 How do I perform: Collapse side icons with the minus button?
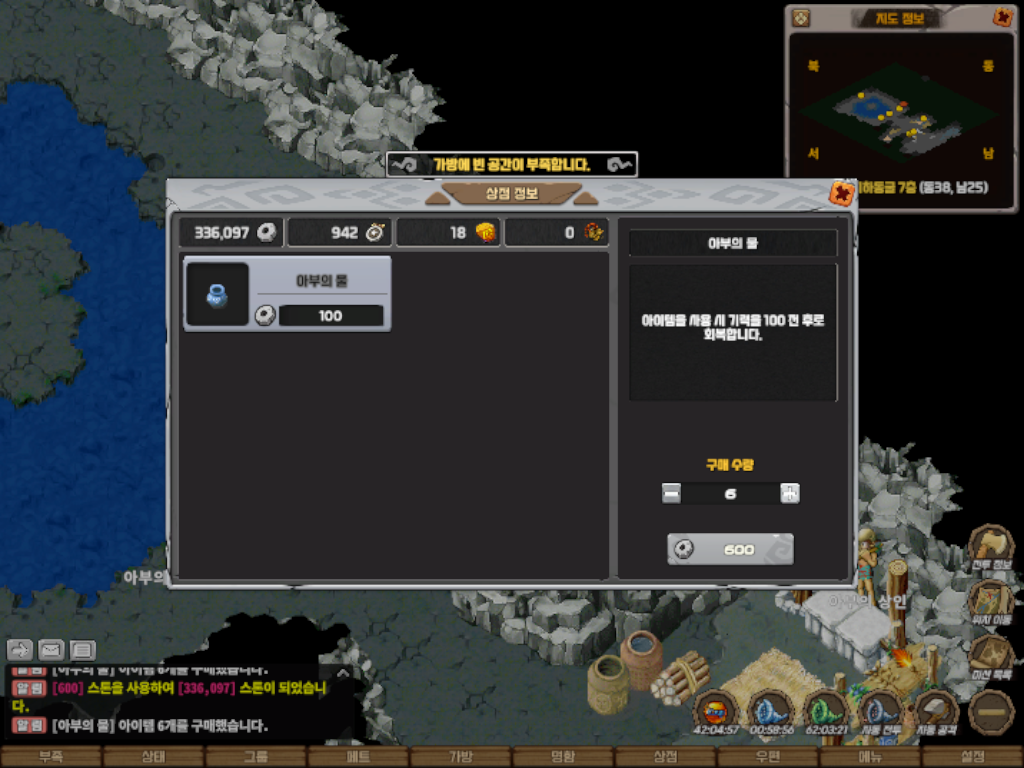click(991, 712)
